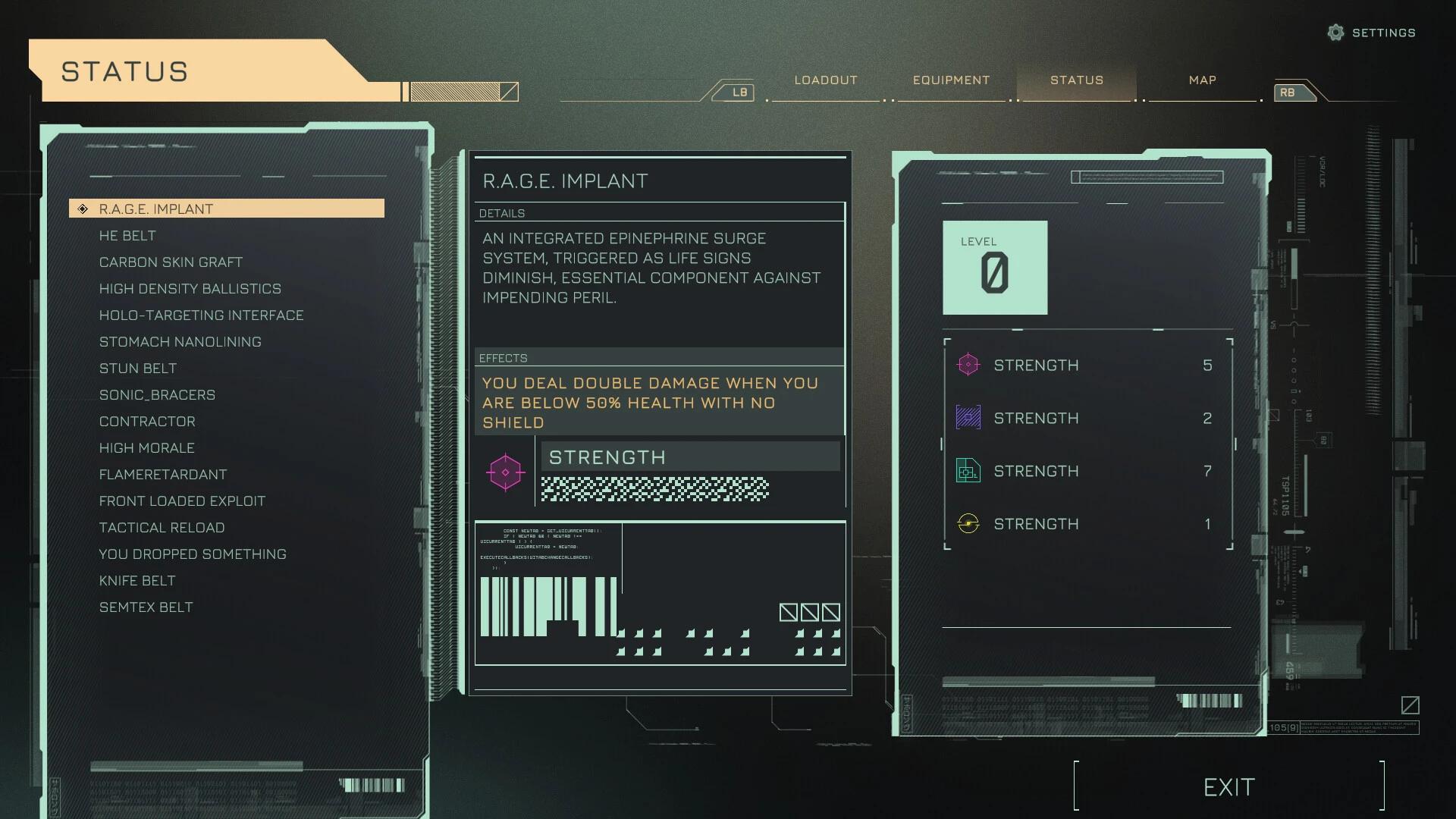The height and width of the screenshot is (819, 1456).
Task: Click the progress bar above the level panel
Action: point(1147,176)
